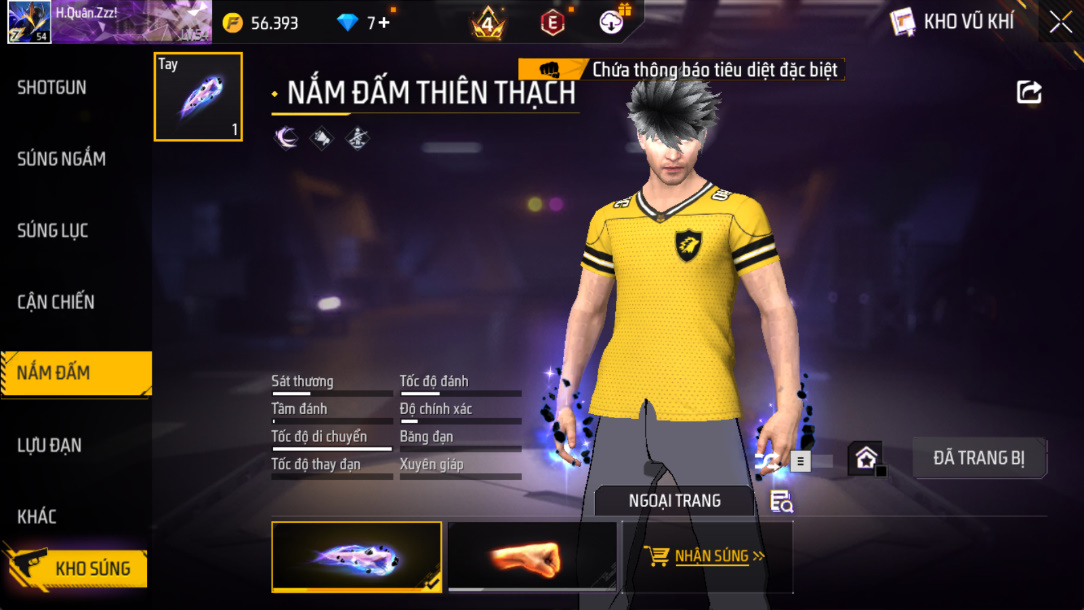
Task: Open the Ngoại Trang tab
Action: point(674,501)
